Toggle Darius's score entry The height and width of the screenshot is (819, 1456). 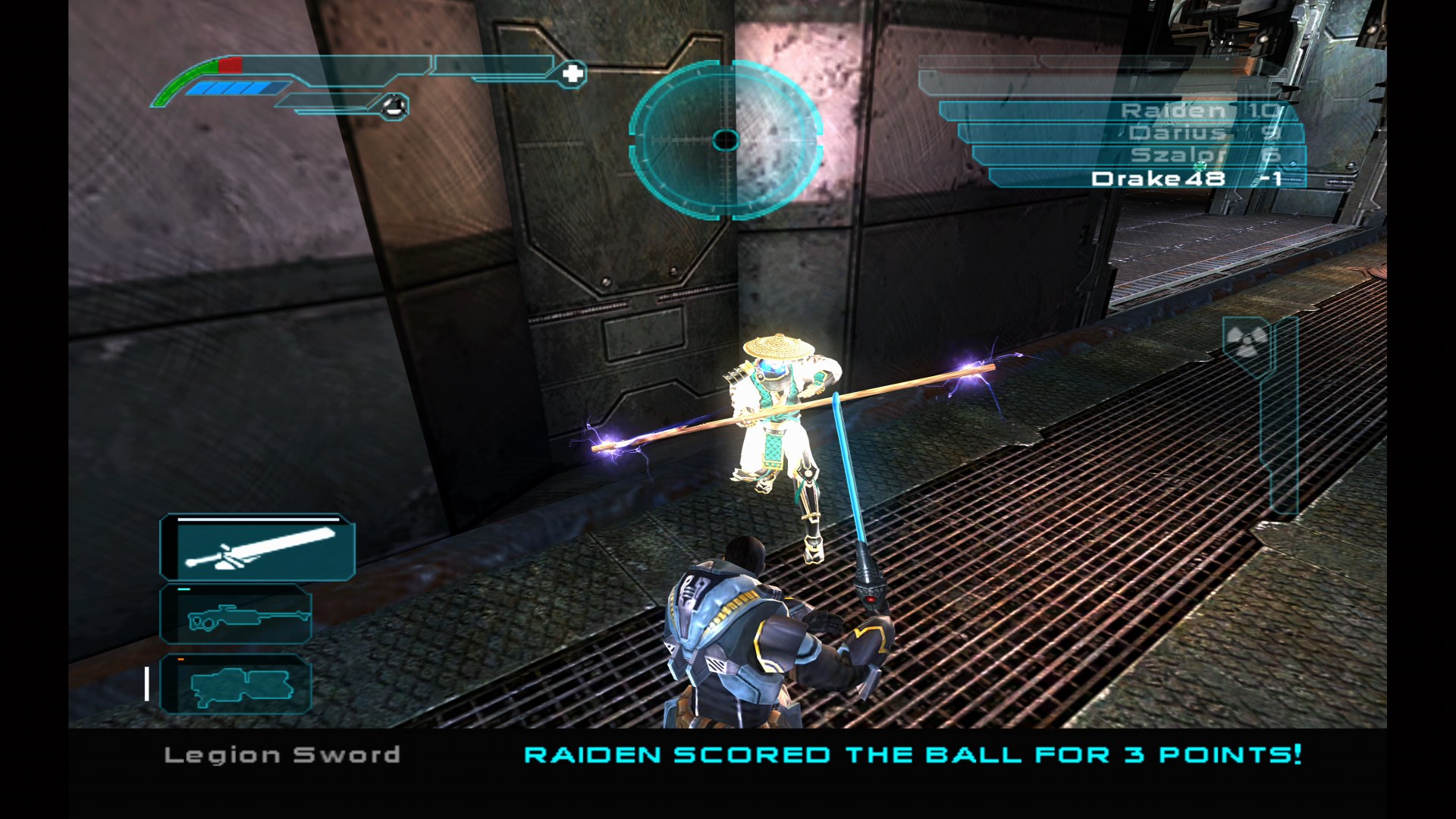point(1175,135)
